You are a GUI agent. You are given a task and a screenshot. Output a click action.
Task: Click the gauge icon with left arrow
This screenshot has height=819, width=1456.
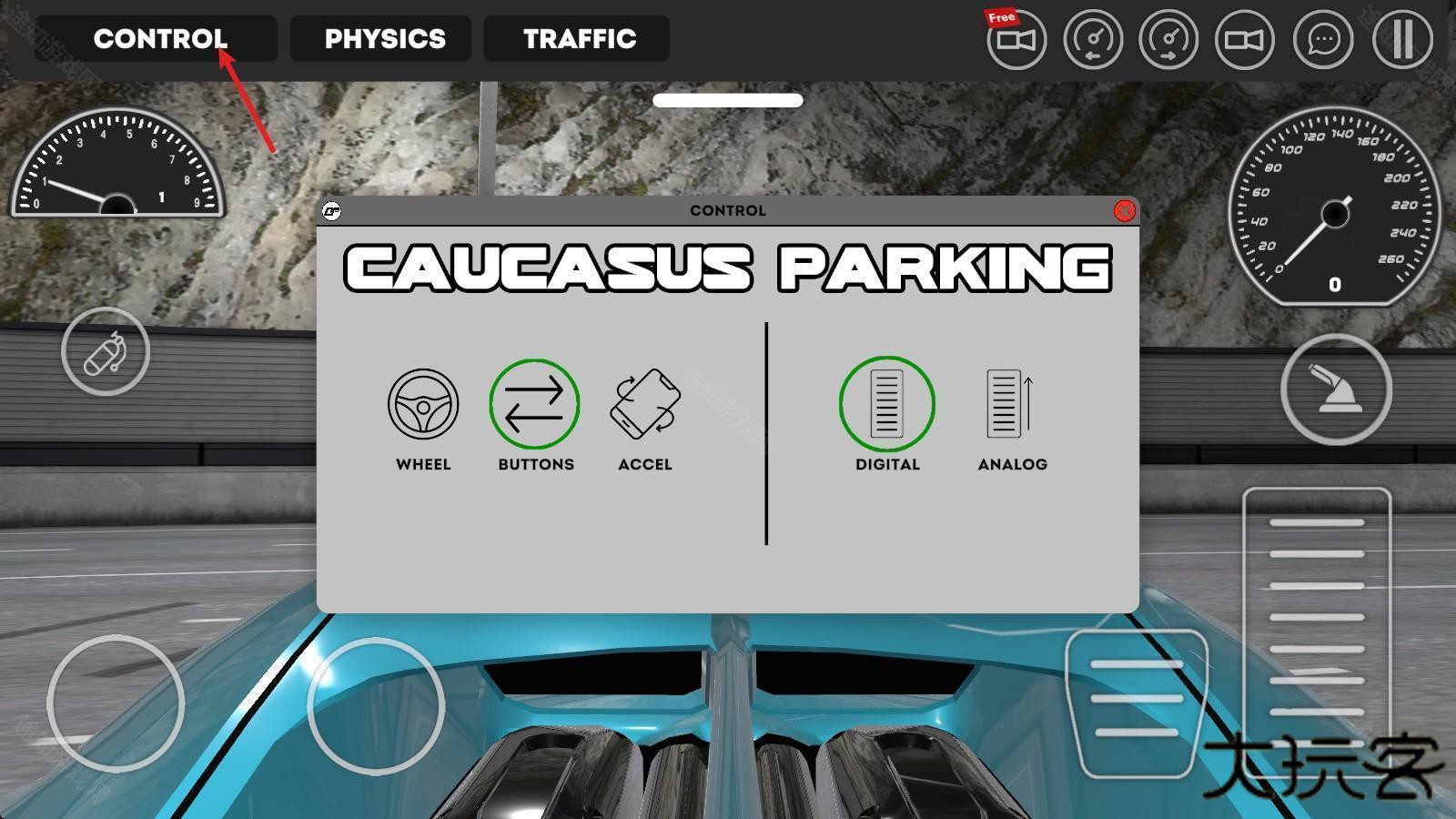point(1093,40)
